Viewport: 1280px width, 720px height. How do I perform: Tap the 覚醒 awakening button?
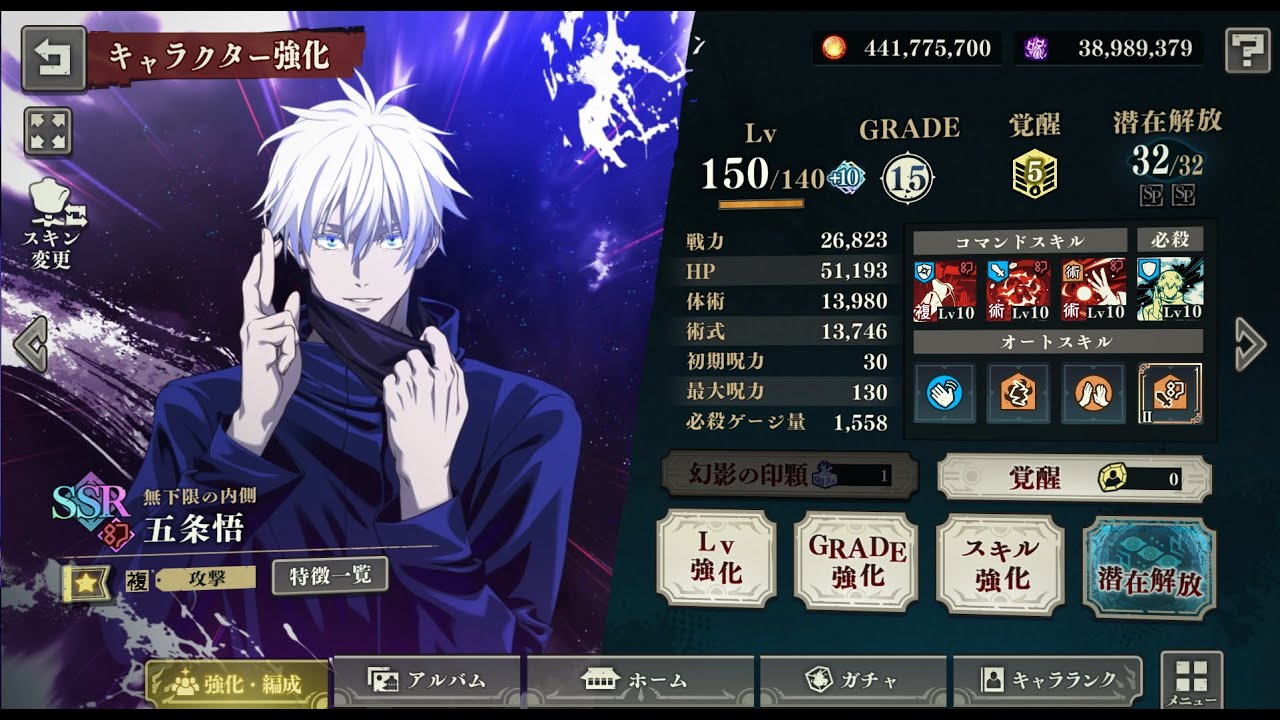1073,479
